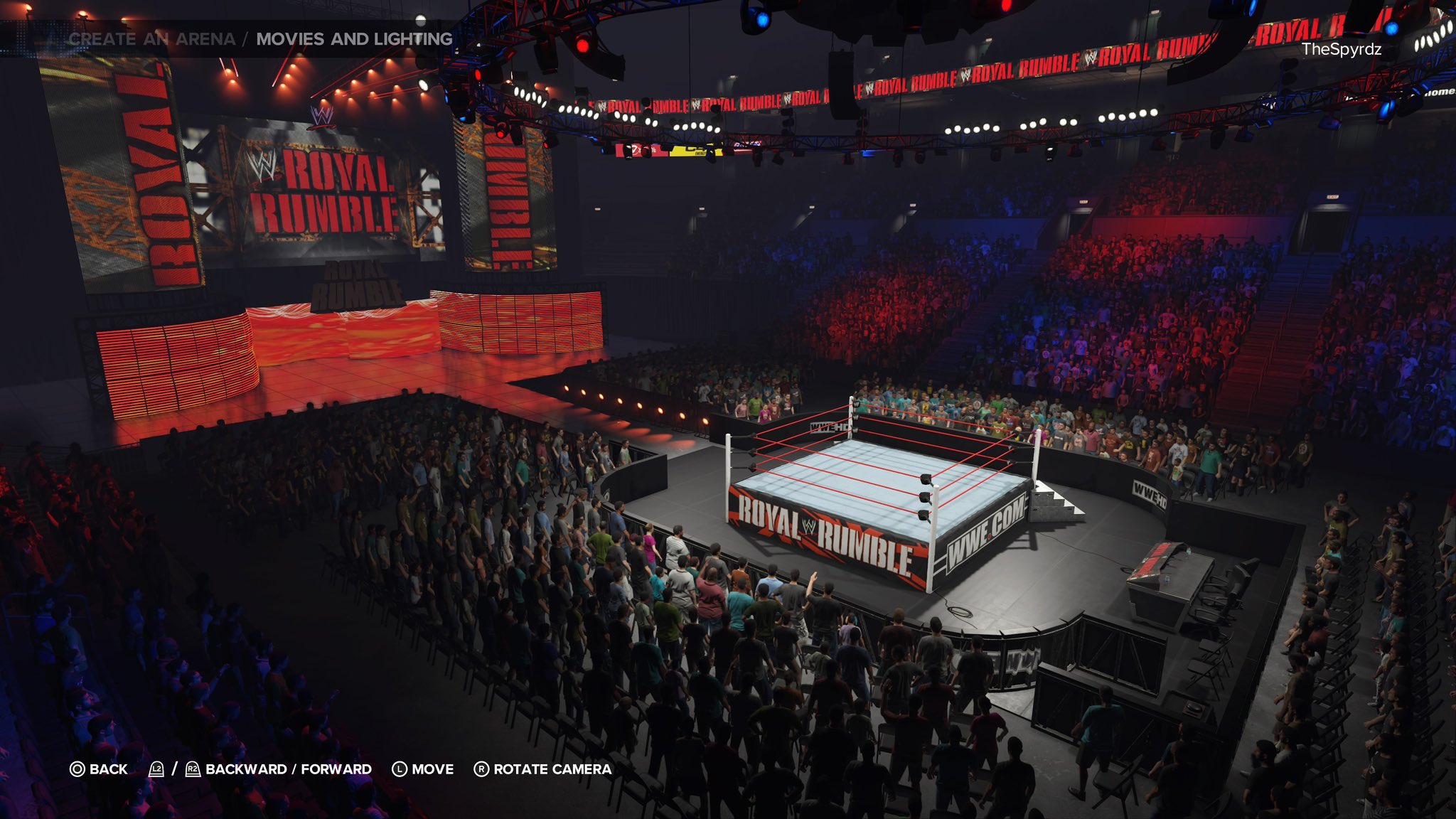
Task: Select the L2 trigger prompt icon
Action: [x=158, y=769]
